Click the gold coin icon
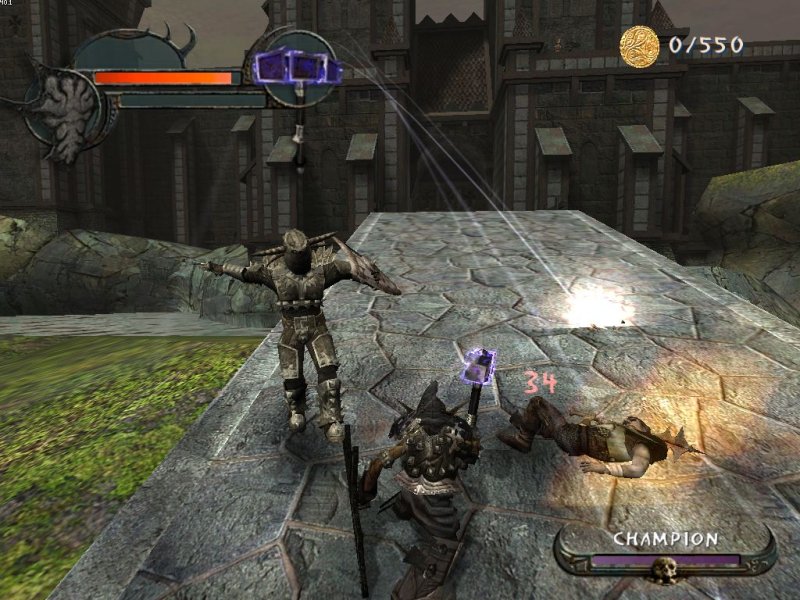The height and width of the screenshot is (600, 800). coord(640,46)
